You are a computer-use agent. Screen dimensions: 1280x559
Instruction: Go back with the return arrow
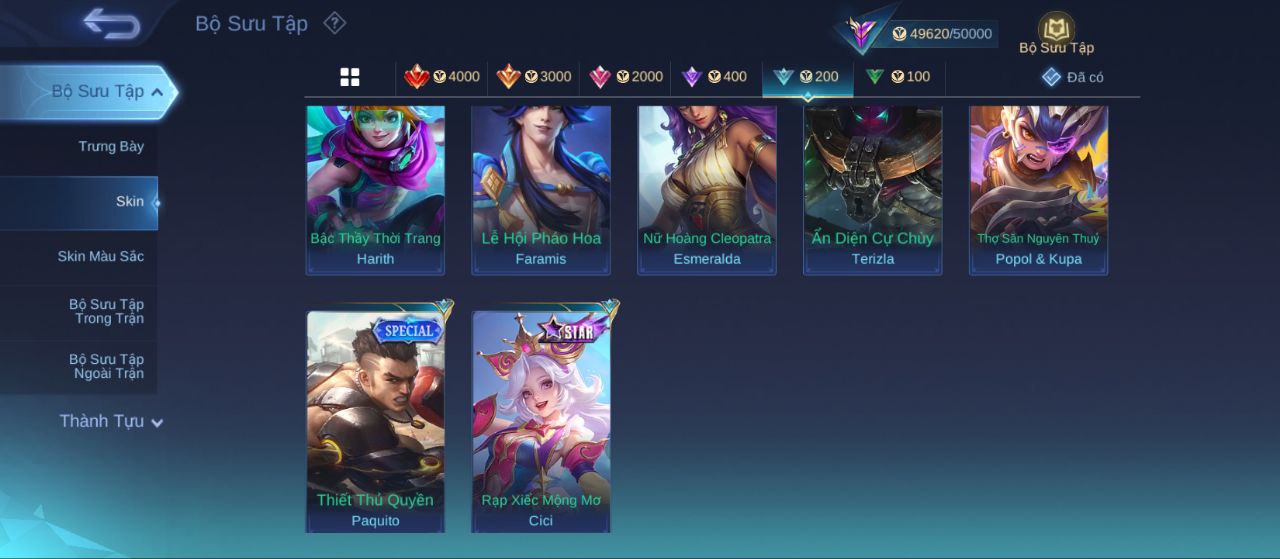pyautogui.click(x=111, y=23)
